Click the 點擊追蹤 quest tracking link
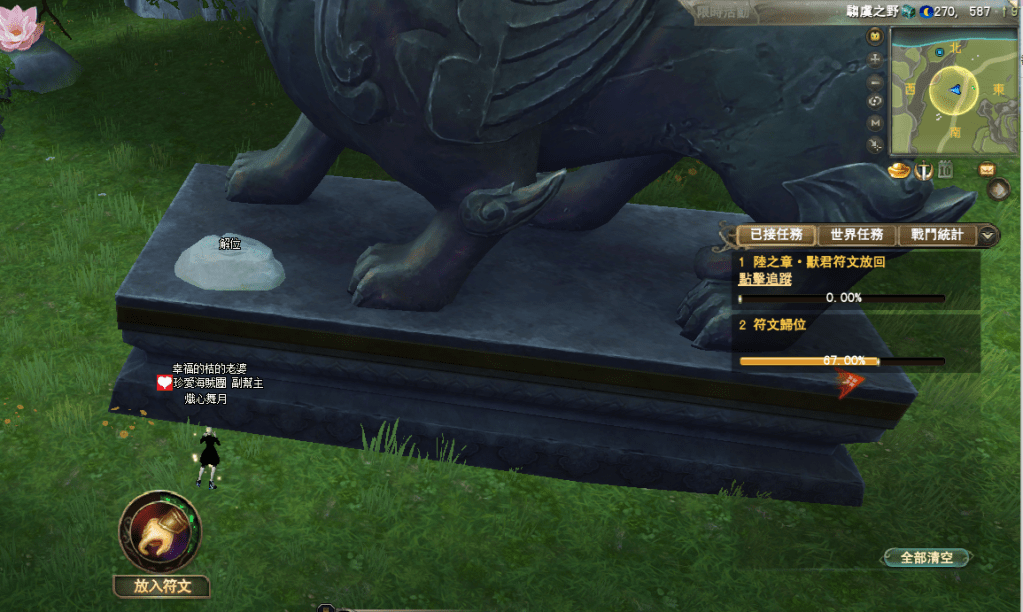Image resolution: width=1023 pixels, height=612 pixels. (x=764, y=279)
